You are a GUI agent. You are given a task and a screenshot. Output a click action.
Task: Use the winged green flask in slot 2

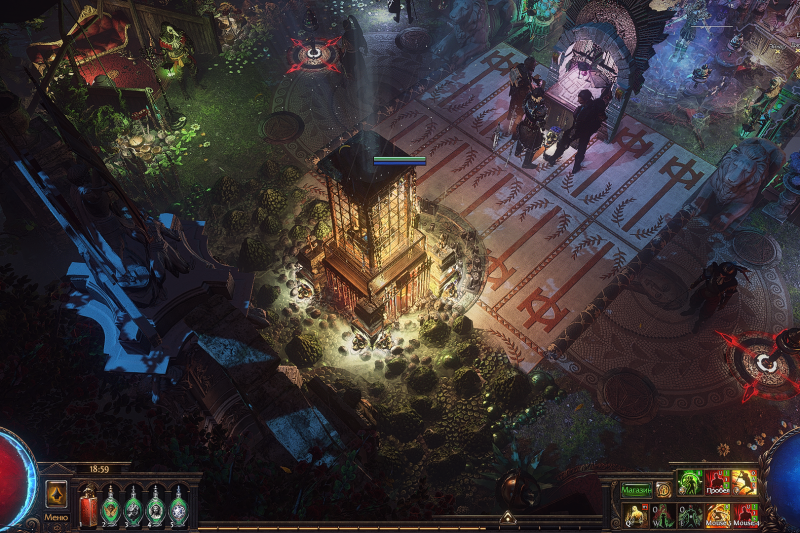[x=111, y=505]
